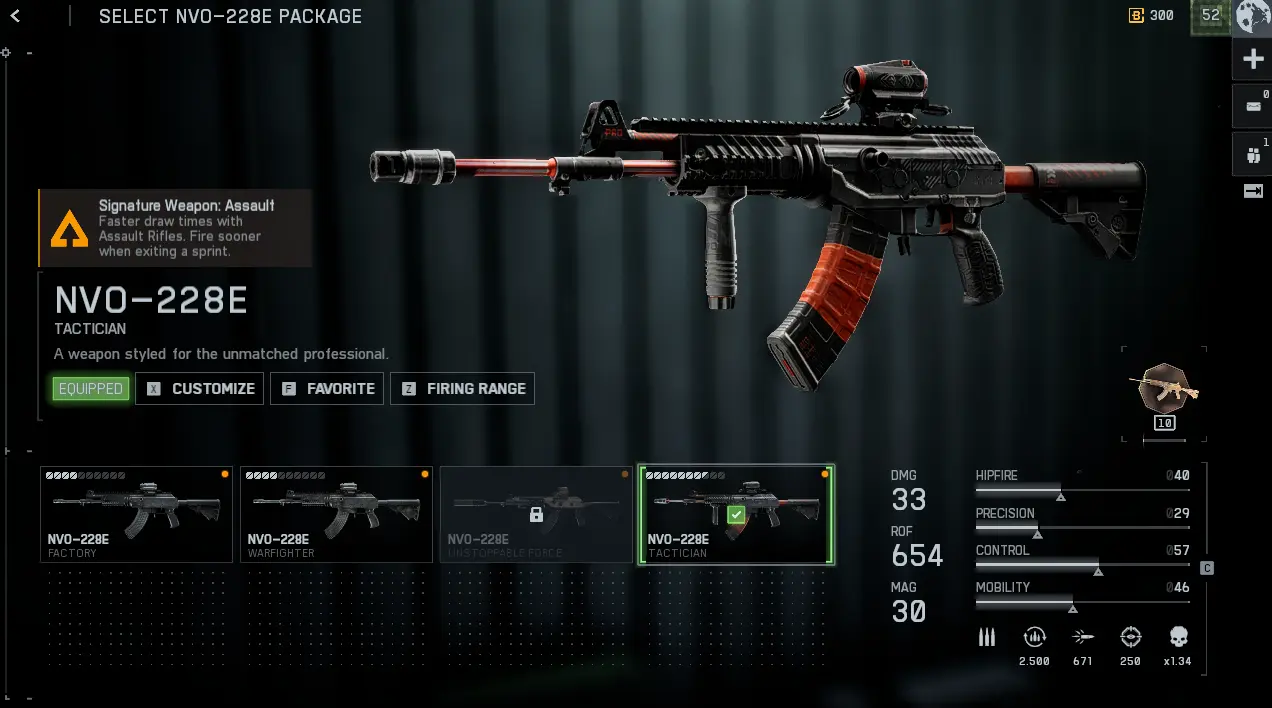The width and height of the screenshot is (1272, 708).
Task: Open the 300 currency balance
Action: [x=1152, y=16]
